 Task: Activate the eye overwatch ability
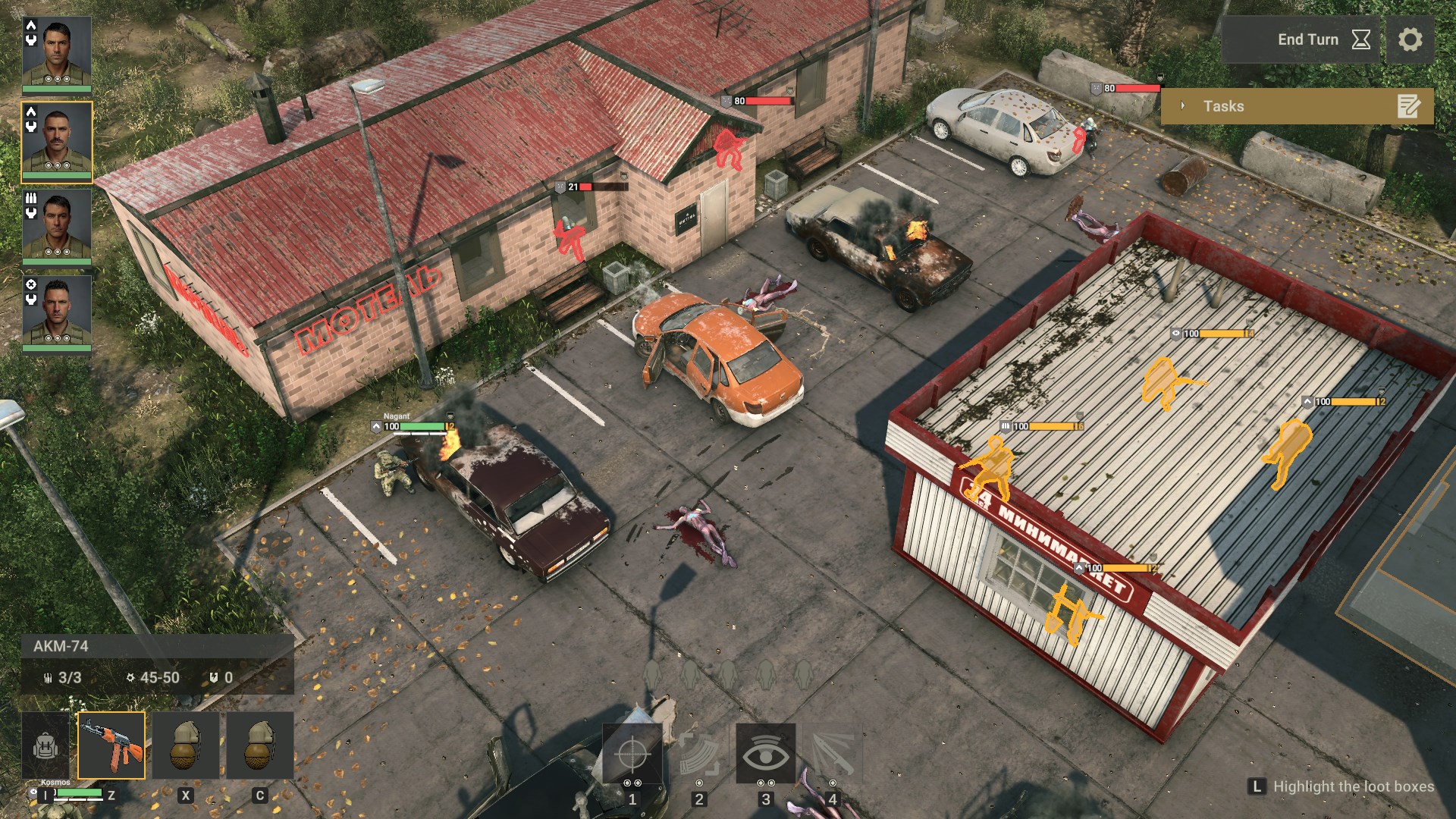point(765,754)
